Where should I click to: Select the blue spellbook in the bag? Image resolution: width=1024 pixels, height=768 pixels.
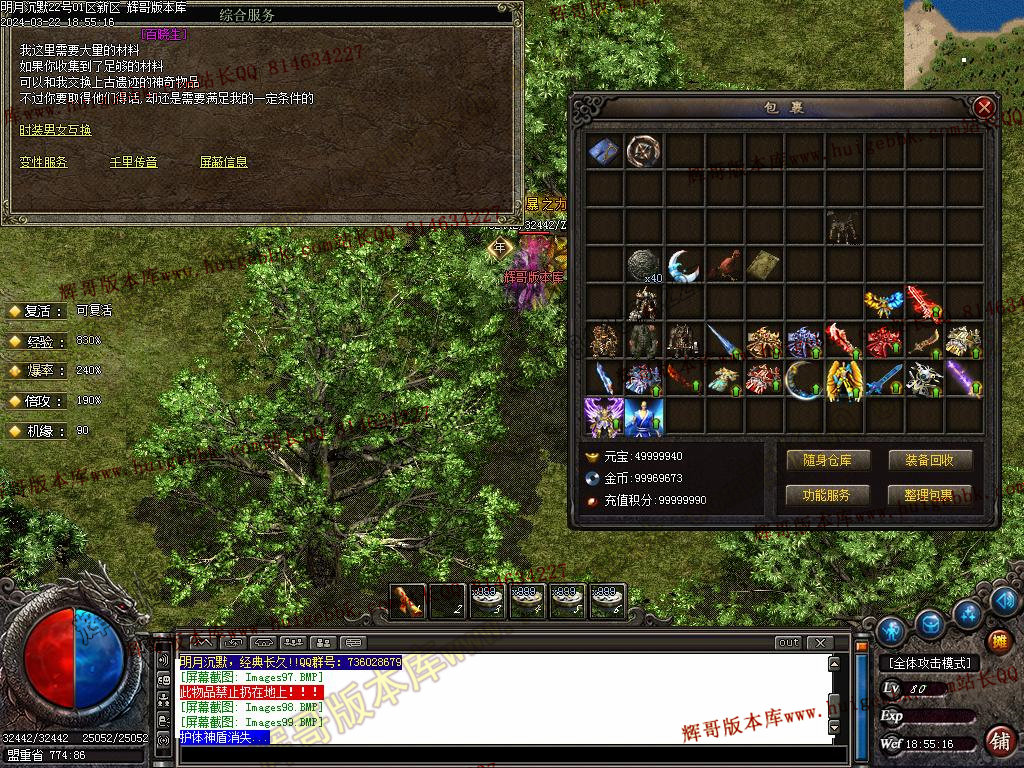(604, 151)
